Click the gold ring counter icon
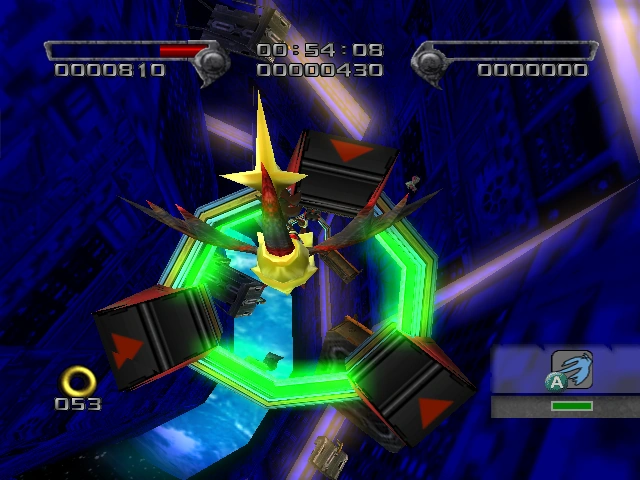Screen dimensions: 640x480 pos(77,380)
